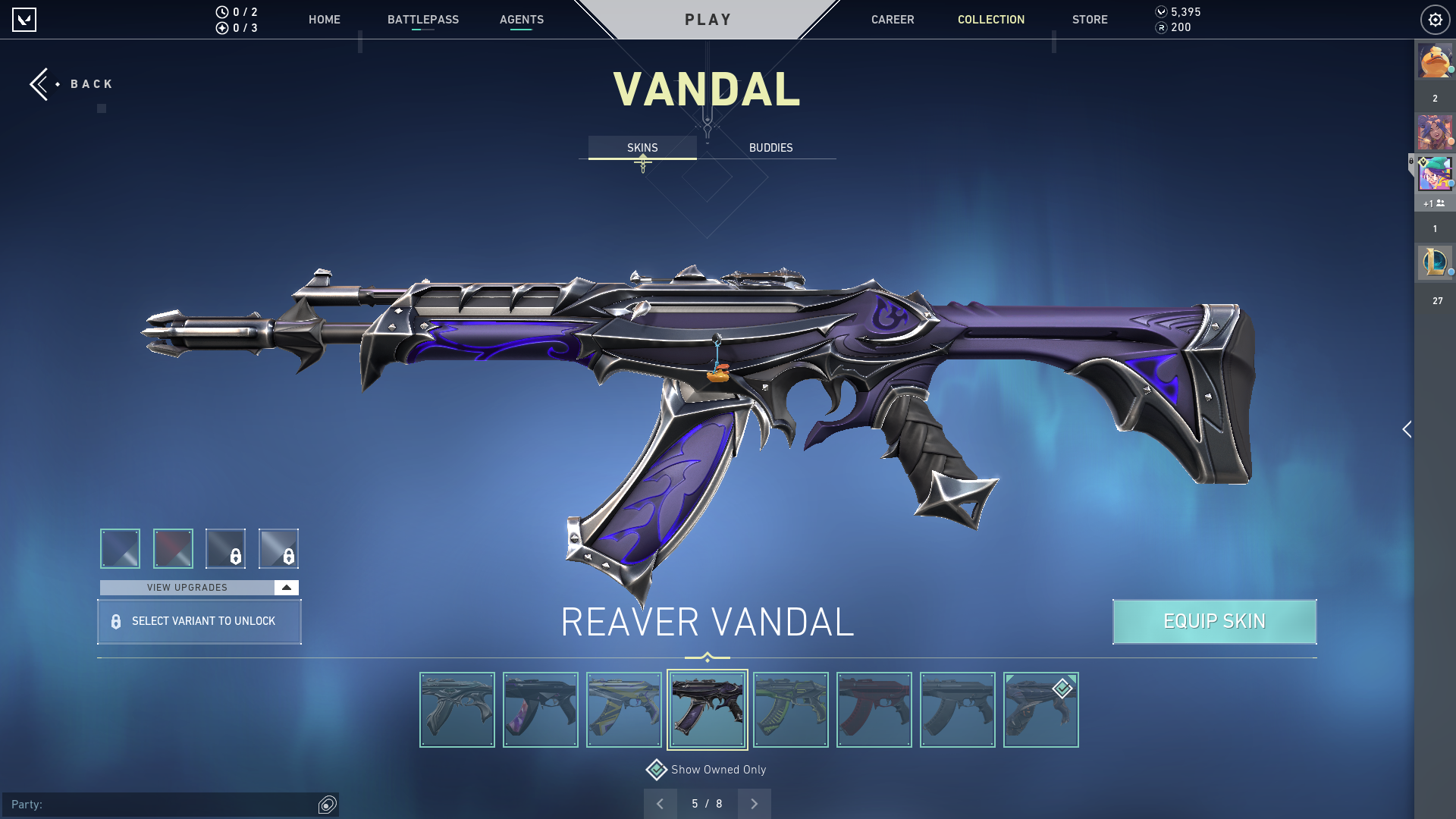Image resolution: width=1456 pixels, height=819 pixels.
Task: Open the CAREER page
Action: coord(892,20)
